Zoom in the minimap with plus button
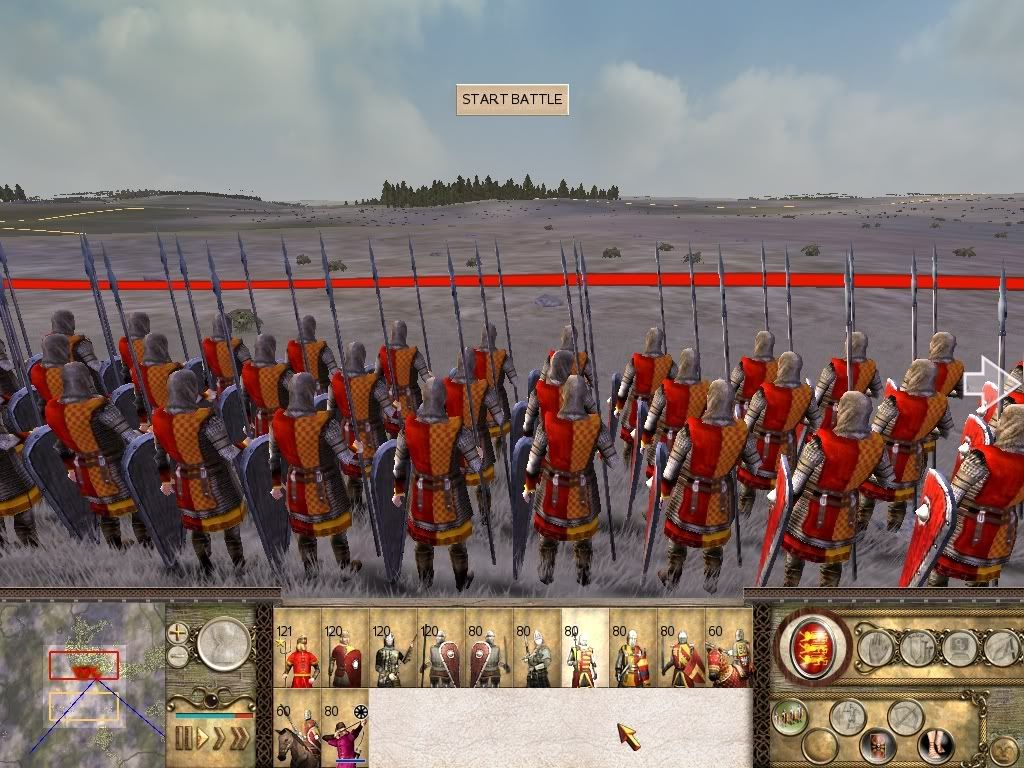Screen dimensions: 1024x768 point(179,633)
